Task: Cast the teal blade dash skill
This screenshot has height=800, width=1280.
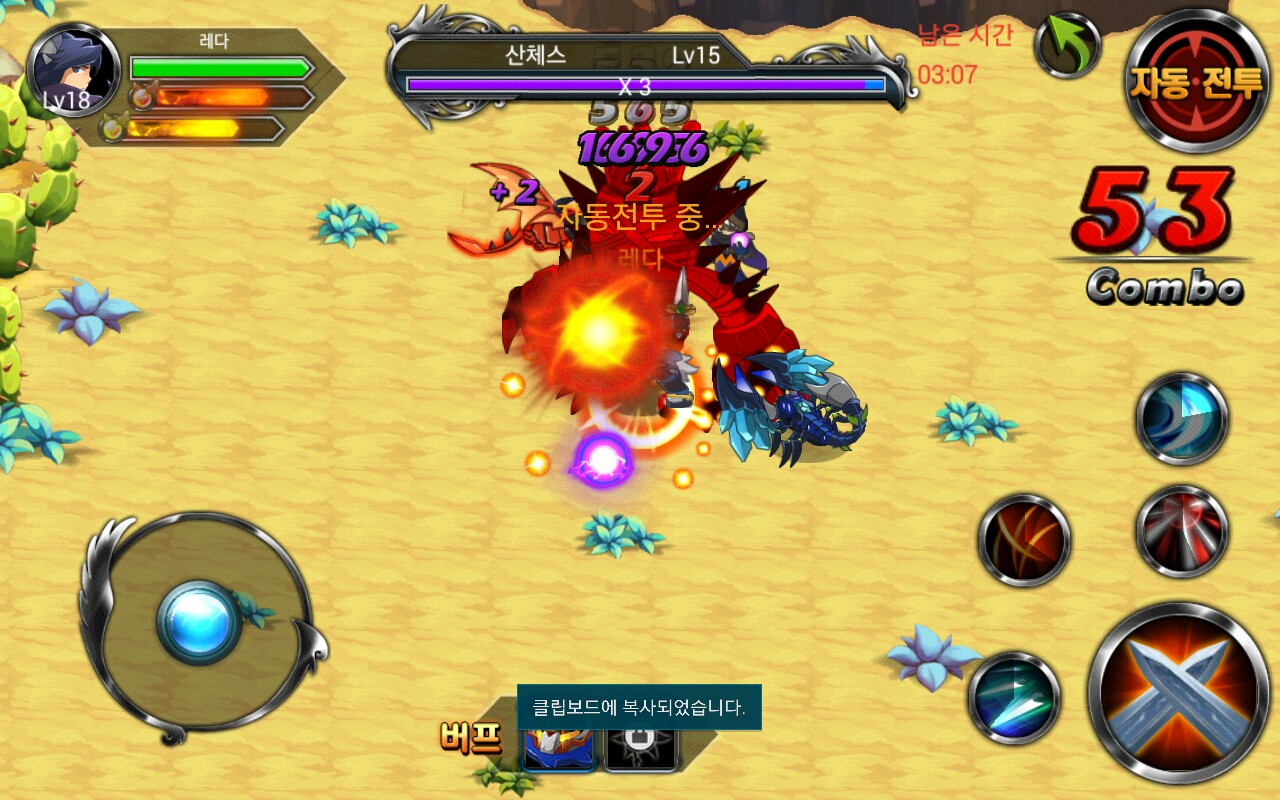Action: [1013, 699]
